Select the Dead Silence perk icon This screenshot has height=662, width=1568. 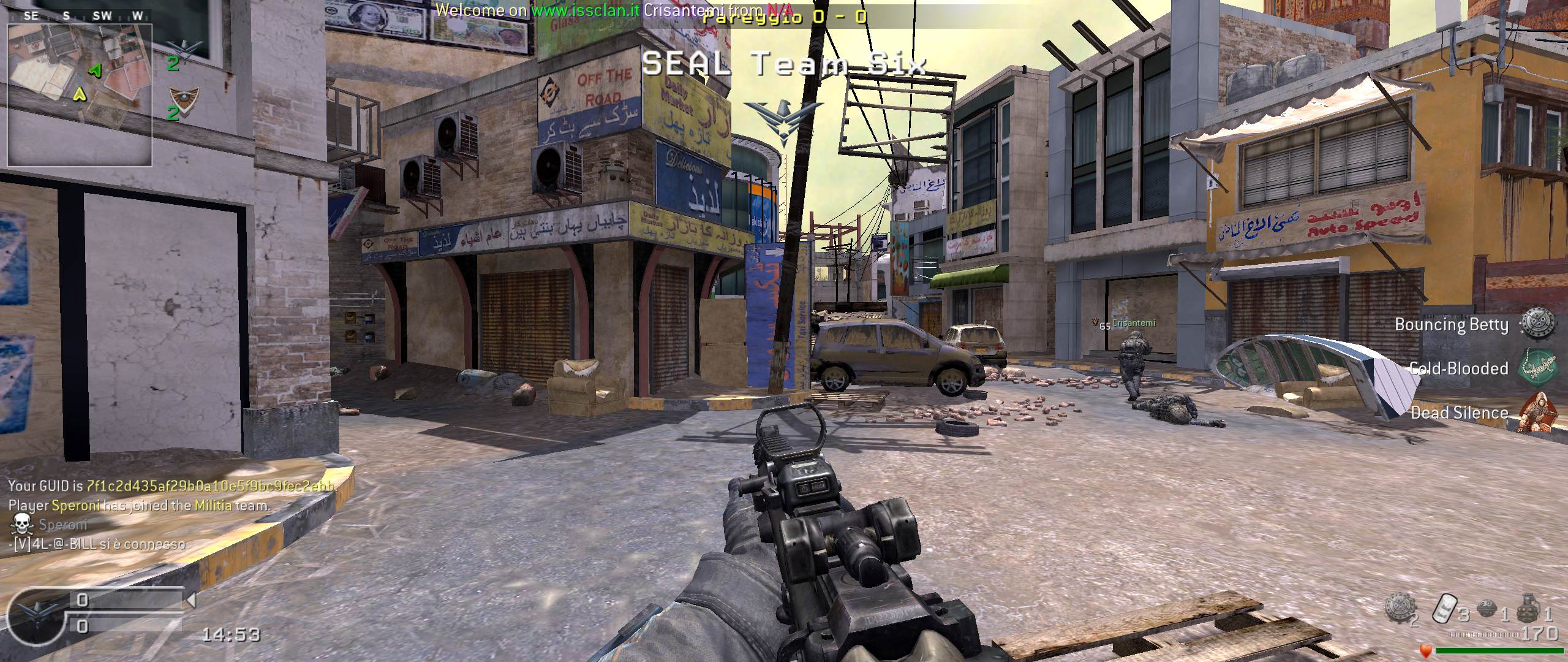(1538, 412)
